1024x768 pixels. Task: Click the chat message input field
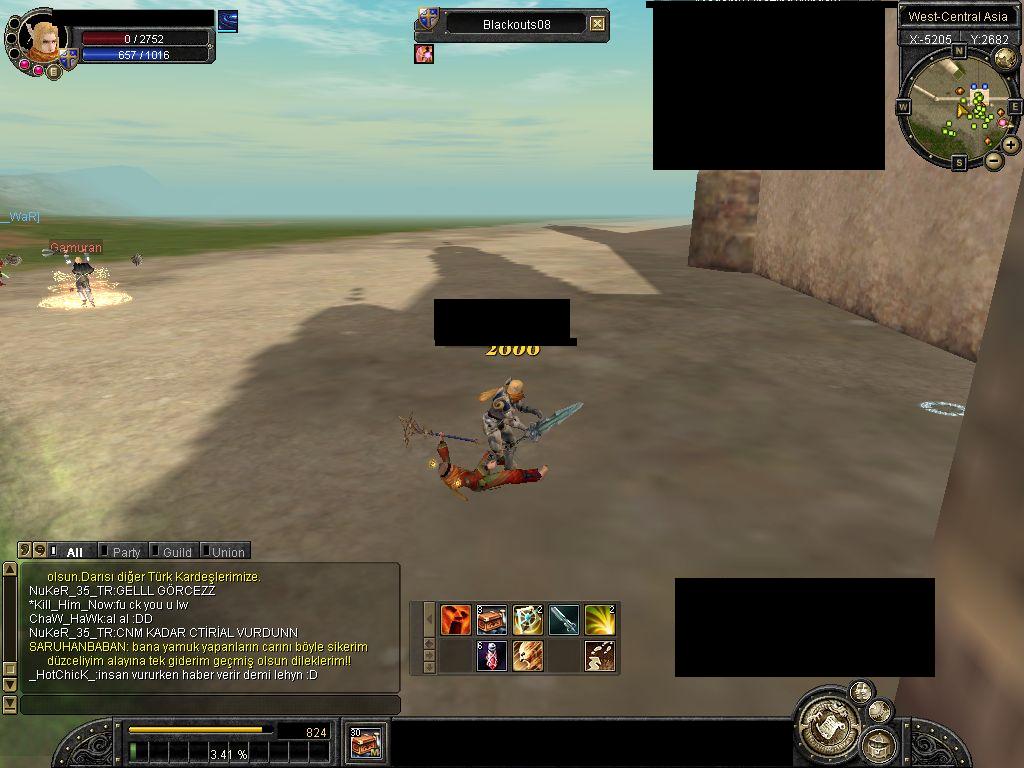pyautogui.click(x=210, y=705)
